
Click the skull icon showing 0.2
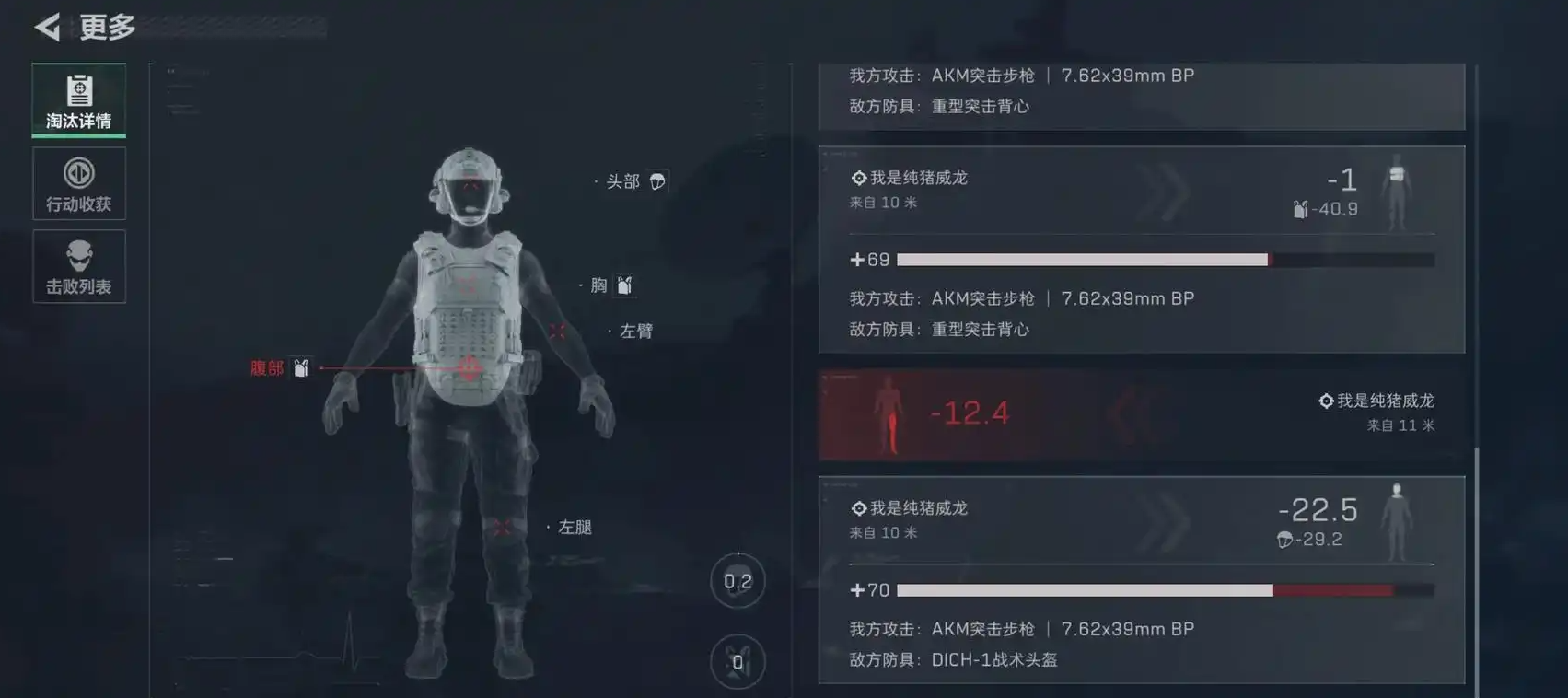click(x=738, y=581)
